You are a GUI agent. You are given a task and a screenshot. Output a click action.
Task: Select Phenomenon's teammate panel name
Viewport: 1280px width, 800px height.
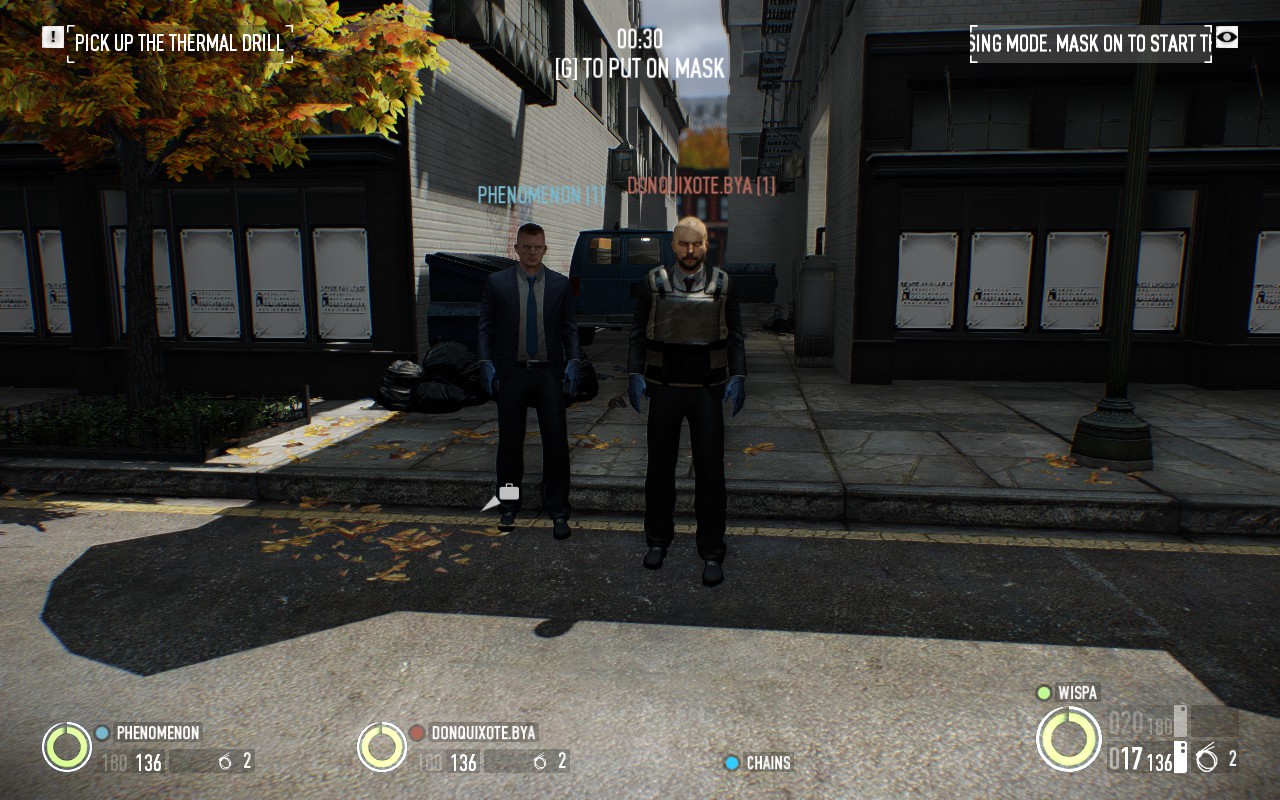[158, 732]
